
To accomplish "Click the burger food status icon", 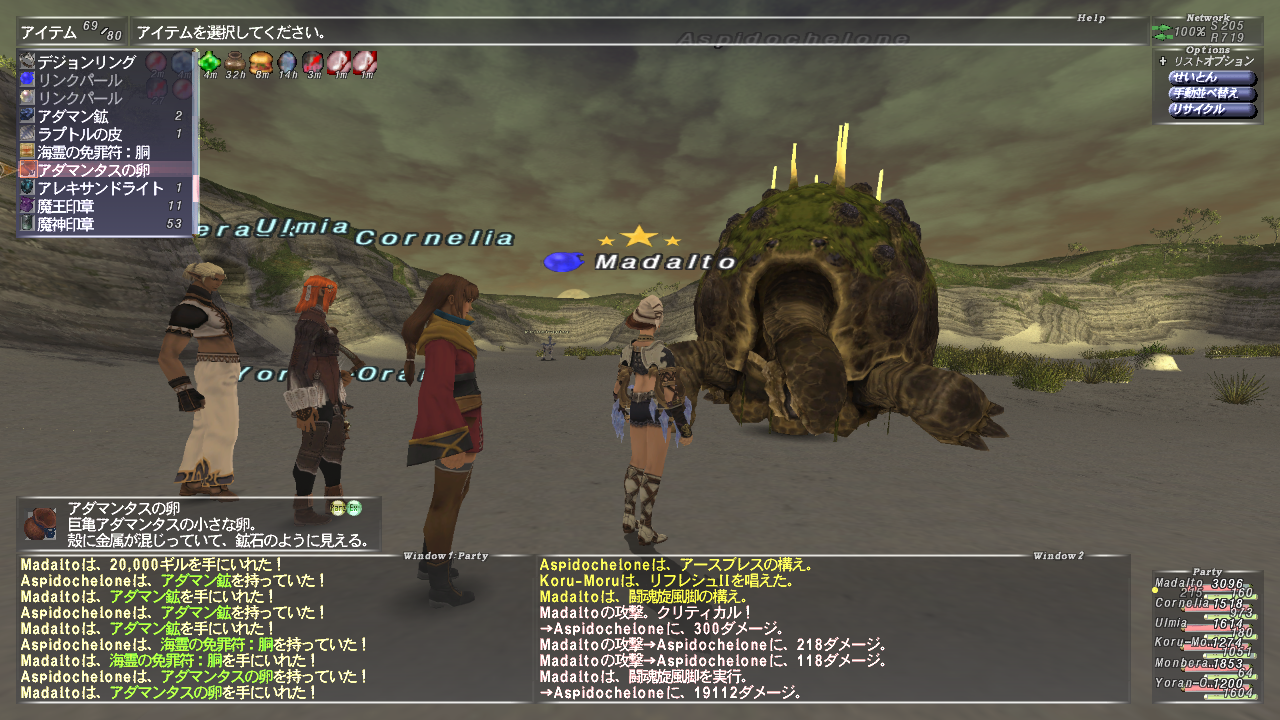I will 261,63.
